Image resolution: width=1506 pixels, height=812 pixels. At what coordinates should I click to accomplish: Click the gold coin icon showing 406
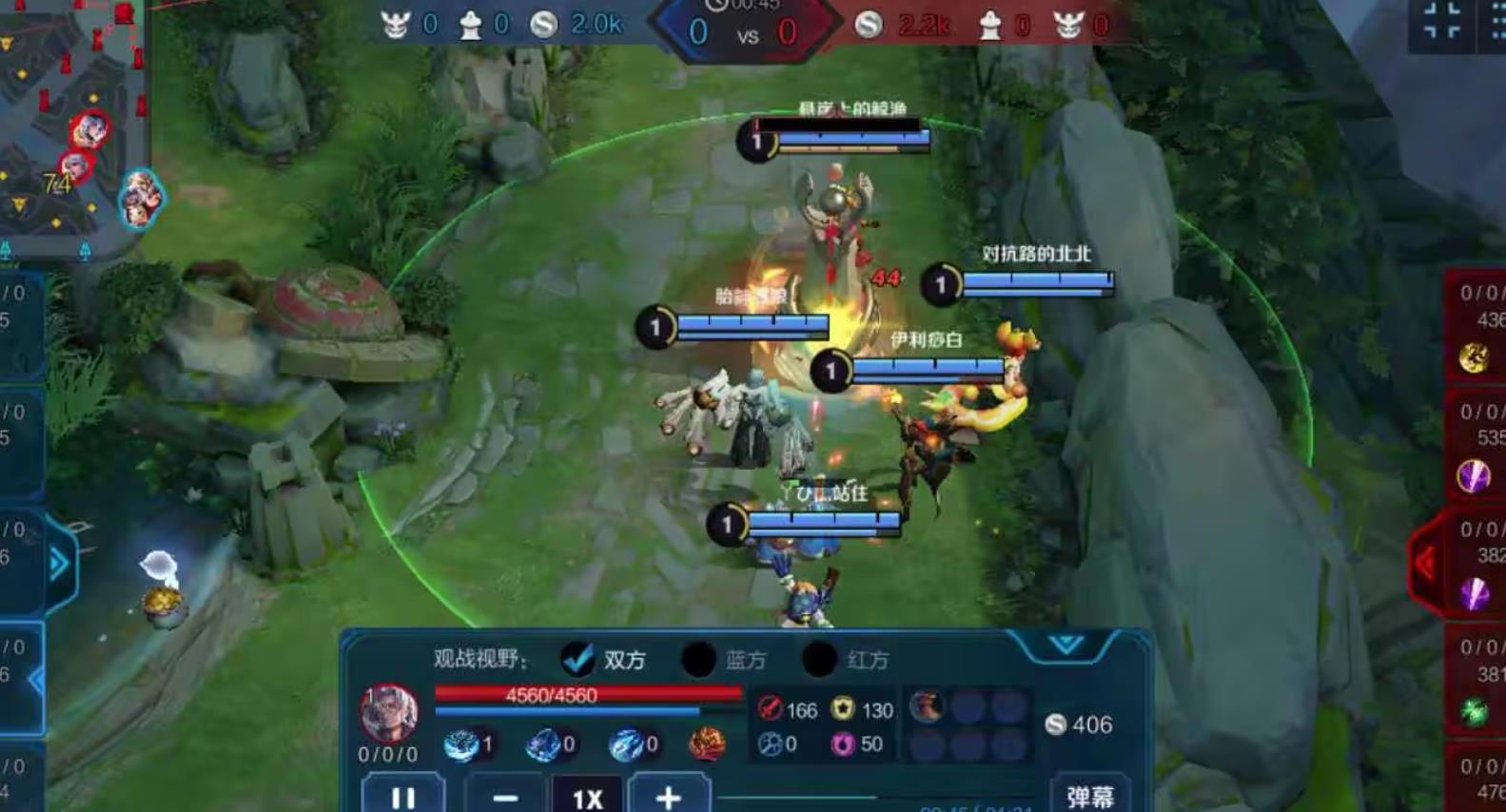[1055, 725]
